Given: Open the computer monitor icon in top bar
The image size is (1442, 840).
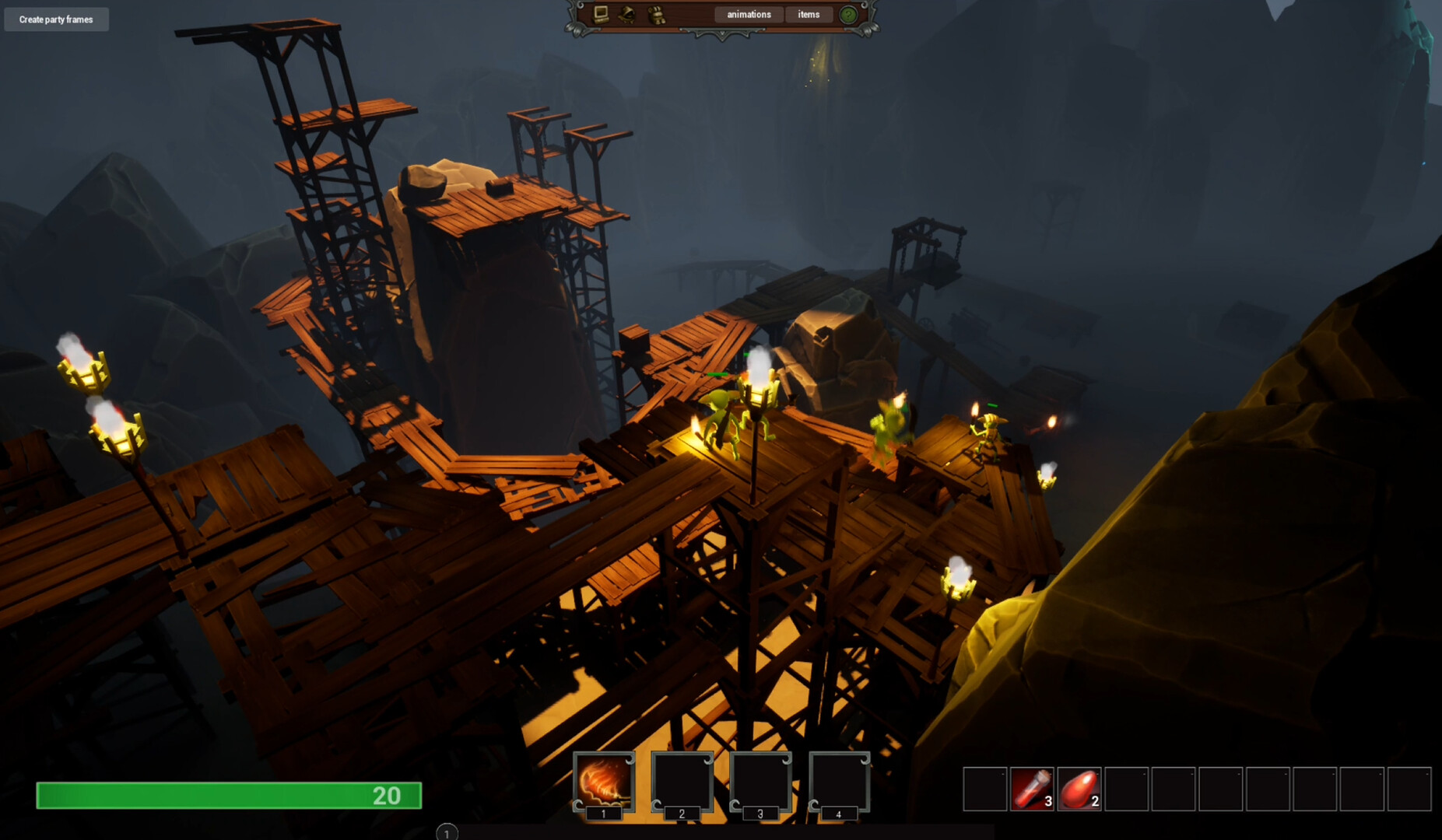Looking at the screenshot, I should click(x=600, y=14).
